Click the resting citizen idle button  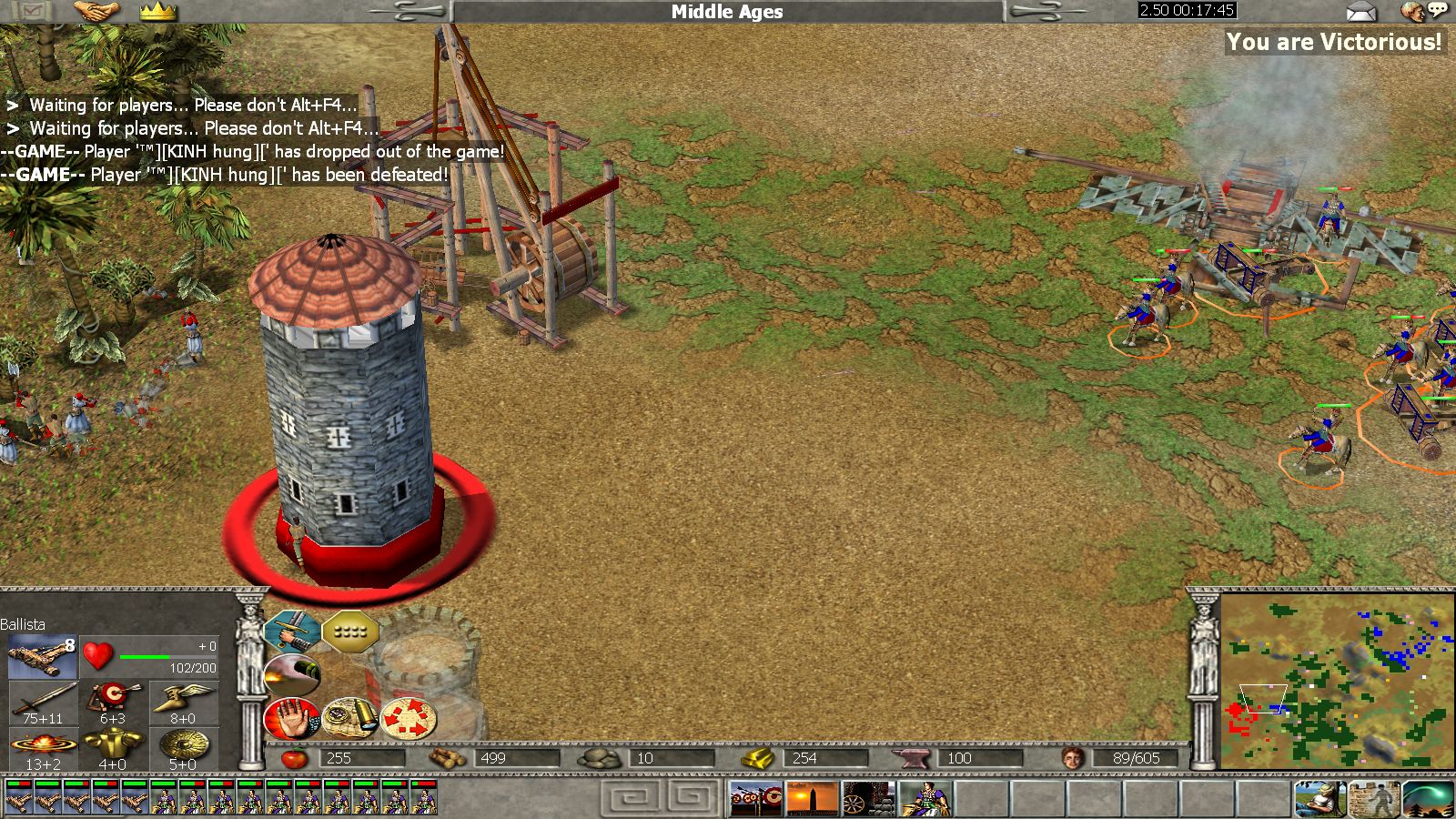tap(1319, 798)
